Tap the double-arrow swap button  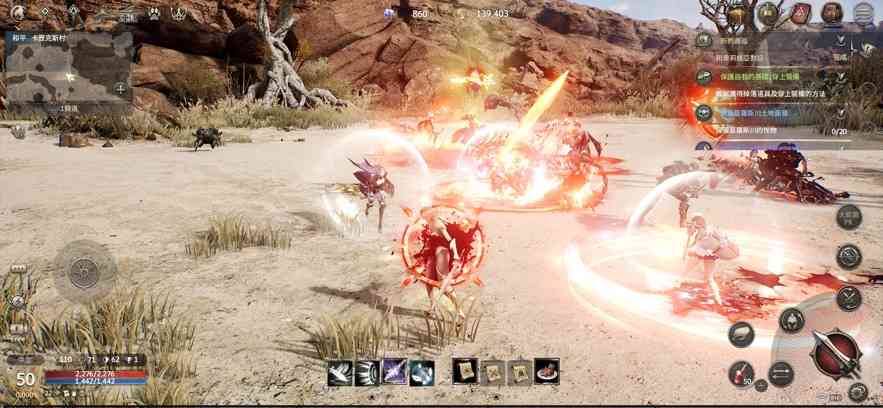click(780, 374)
